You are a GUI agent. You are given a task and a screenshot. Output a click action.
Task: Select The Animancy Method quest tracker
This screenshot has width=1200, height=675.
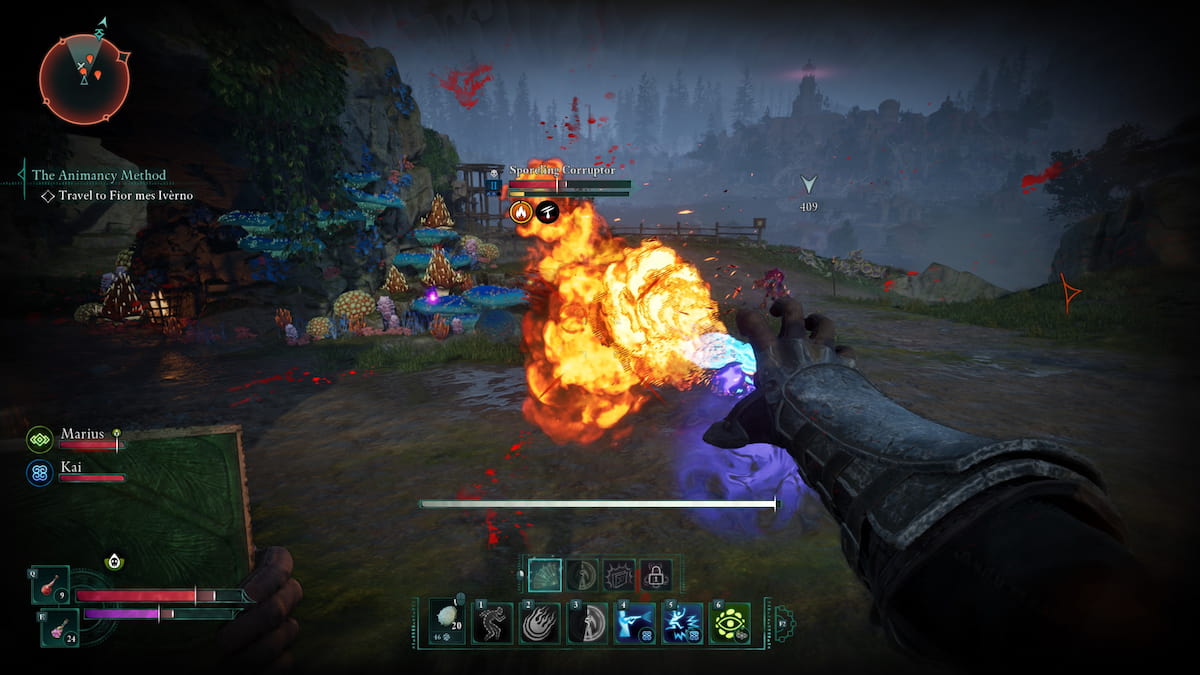coord(98,175)
